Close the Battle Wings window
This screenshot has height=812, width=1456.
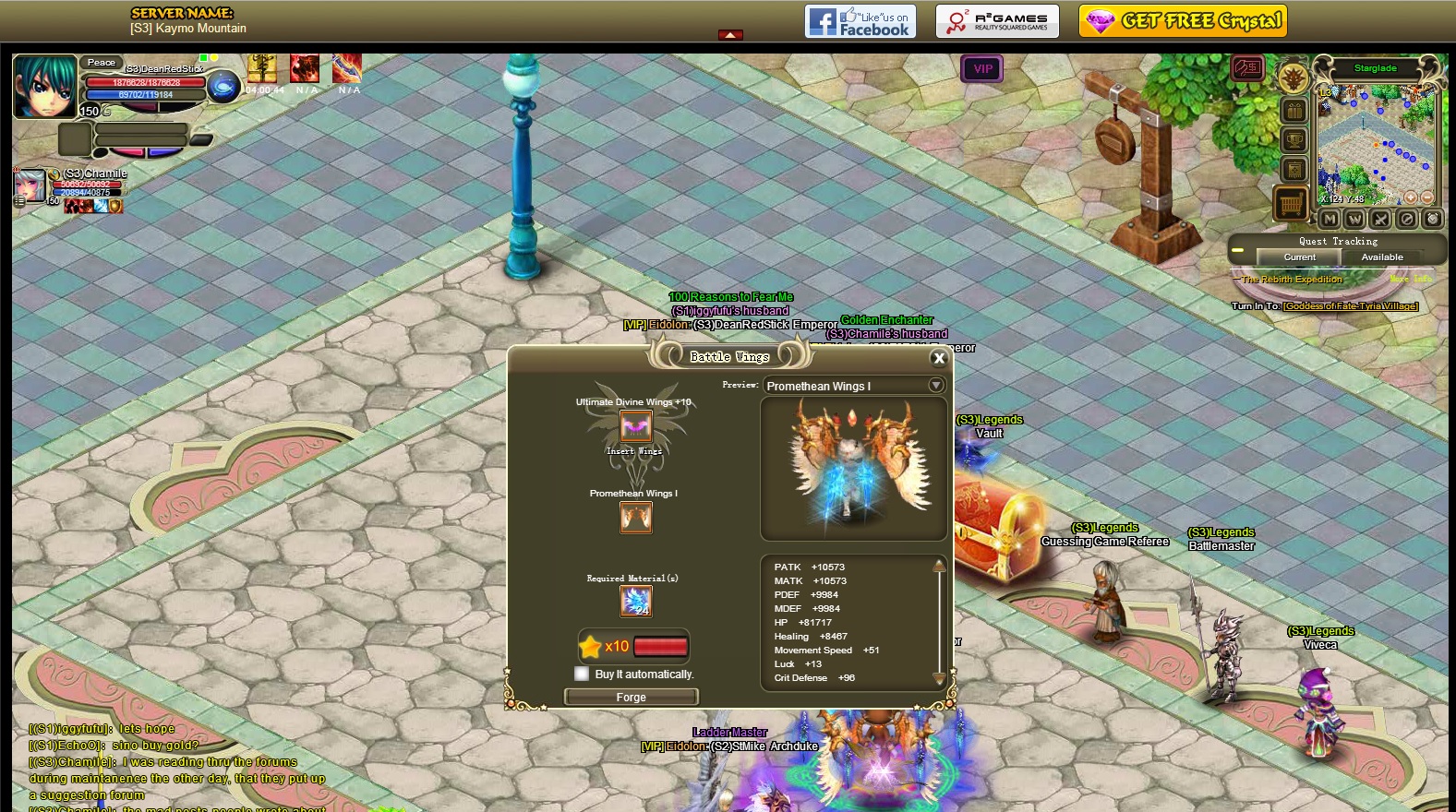pyautogui.click(x=939, y=358)
